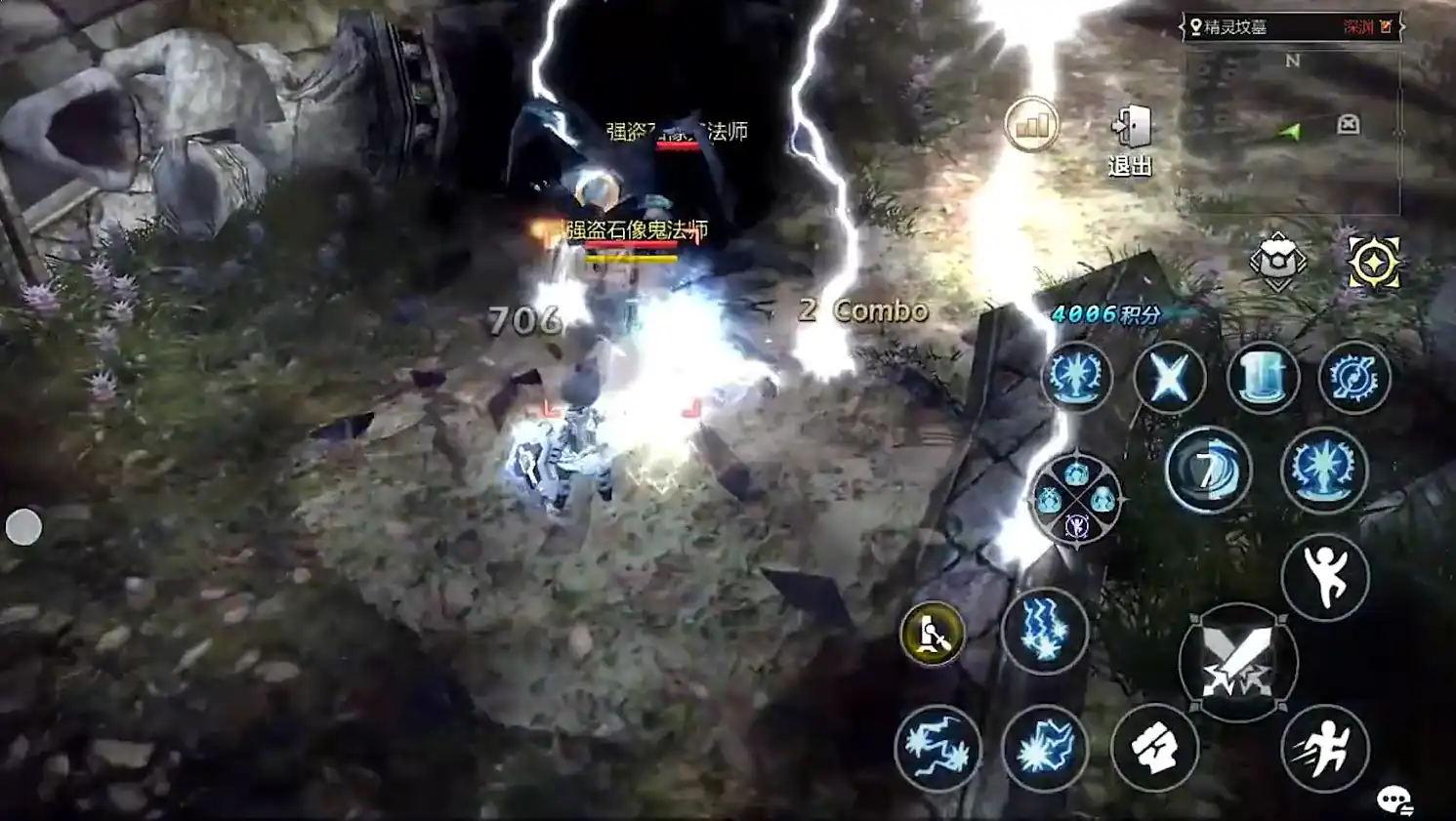Open the backpack inventory icon
Image resolution: width=1456 pixels, height=821 pixels.
coord(1277,261)
